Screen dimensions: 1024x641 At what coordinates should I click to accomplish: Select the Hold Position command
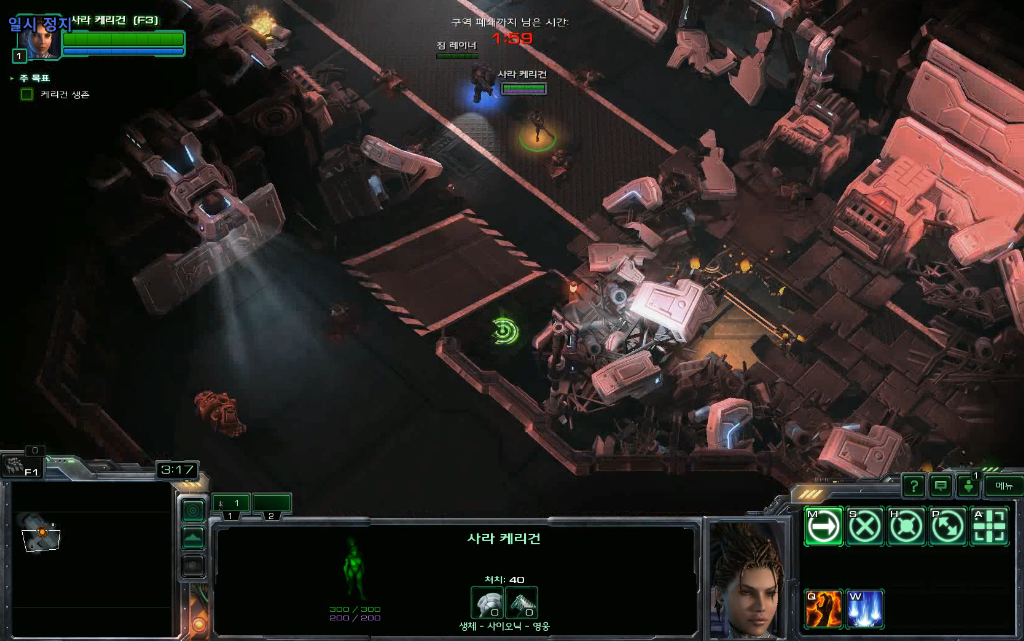click(906, 527)
